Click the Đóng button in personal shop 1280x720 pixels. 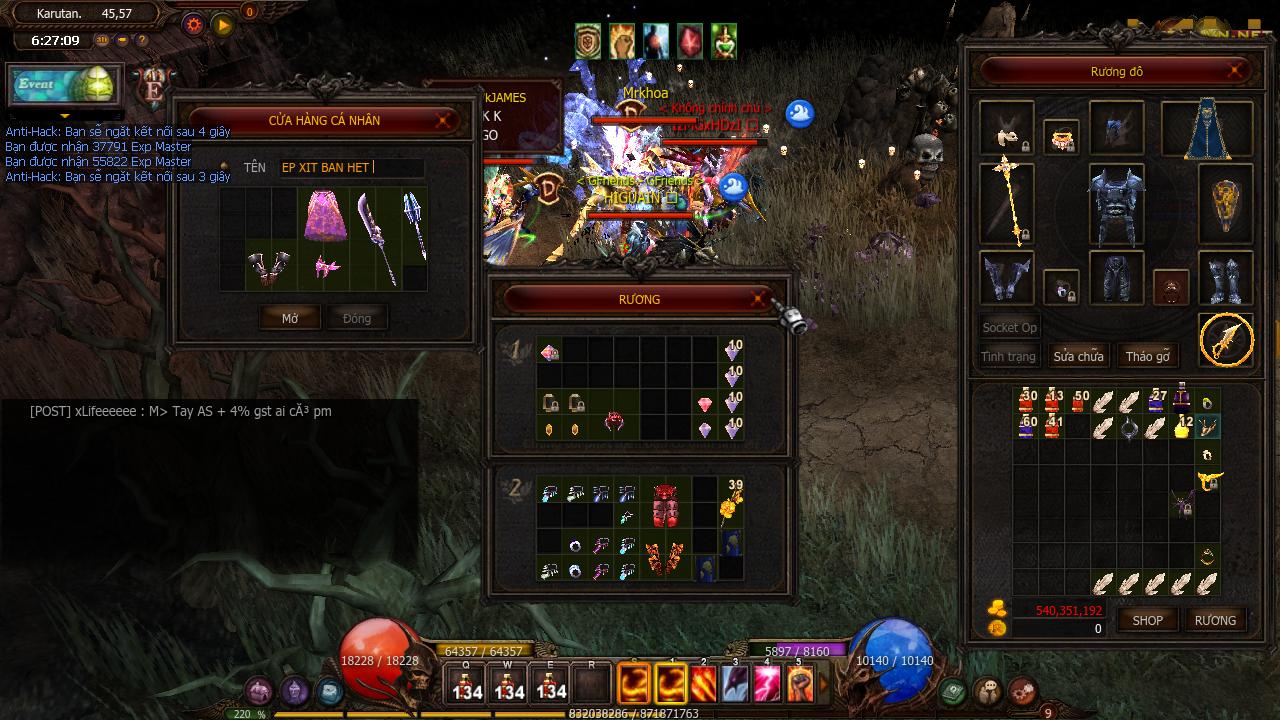[x=357, y=318]
